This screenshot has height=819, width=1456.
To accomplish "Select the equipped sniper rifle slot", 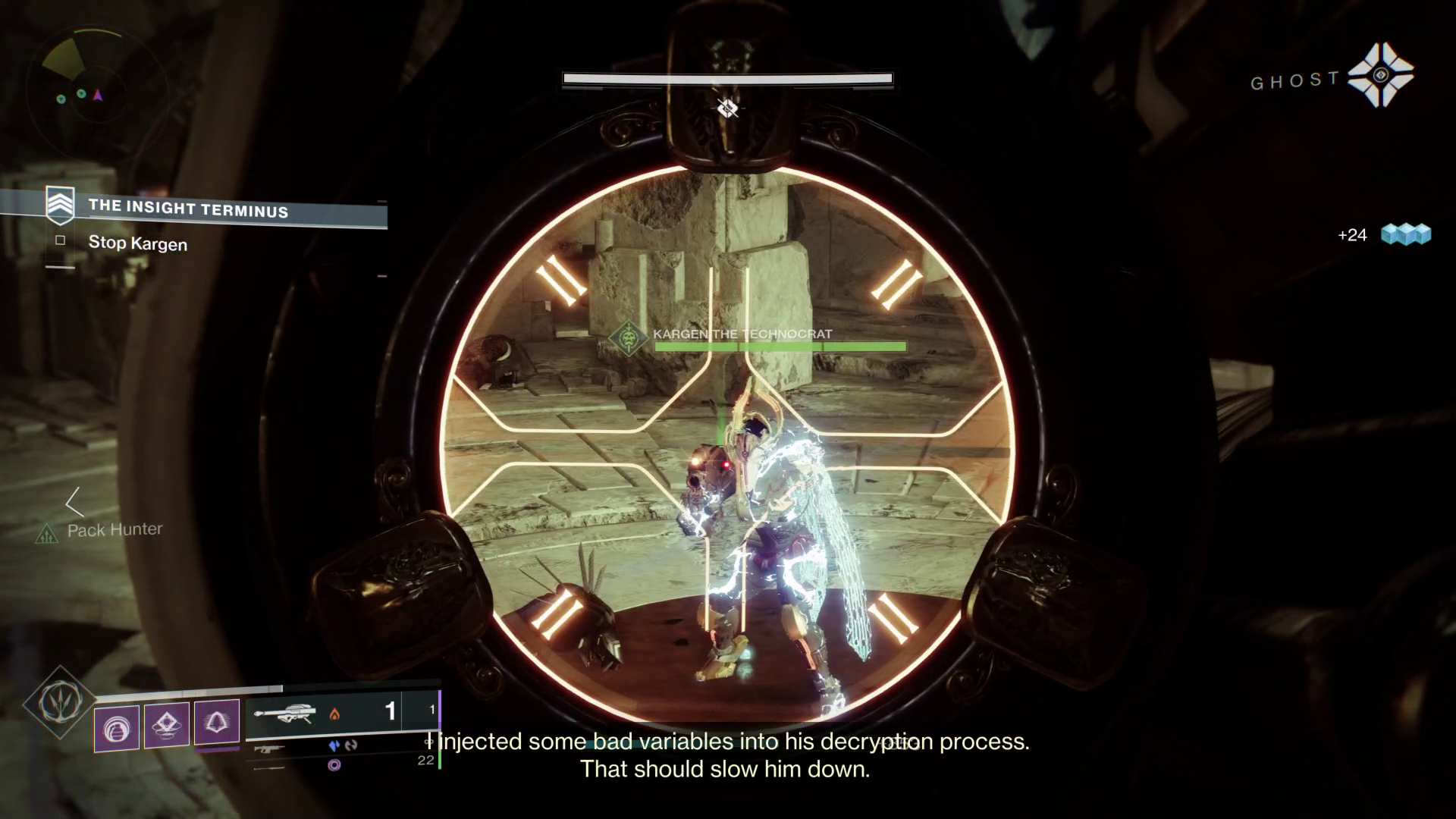I will coord(285,714).
